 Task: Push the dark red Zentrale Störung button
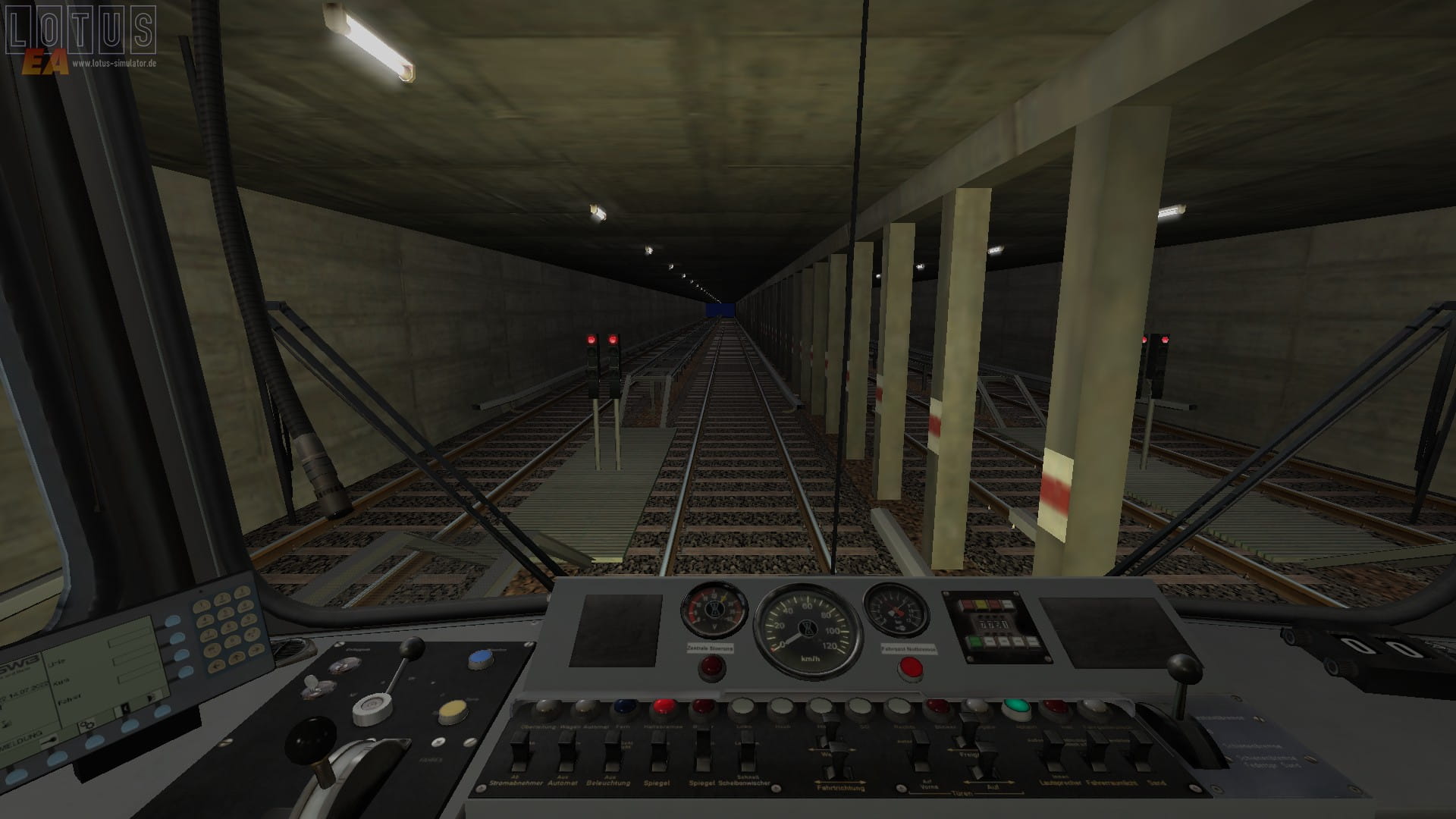711,667
